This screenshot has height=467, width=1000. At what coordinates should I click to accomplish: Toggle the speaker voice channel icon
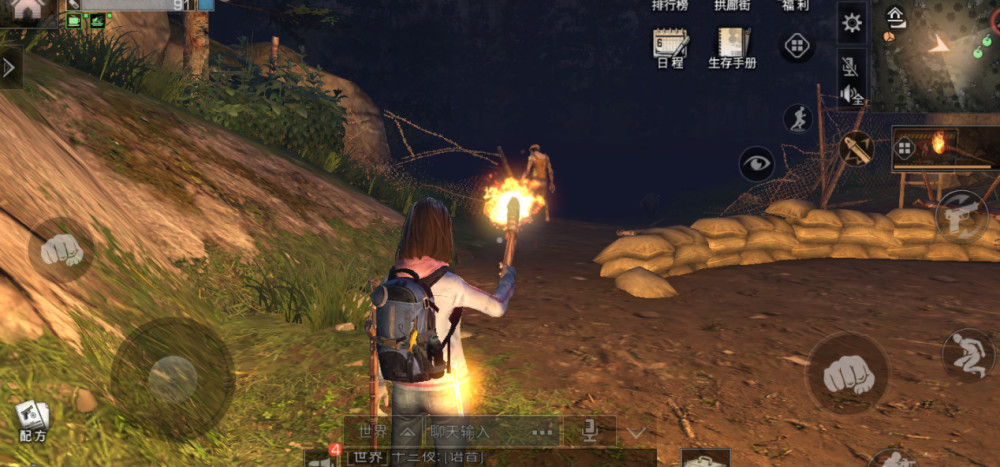851,94
